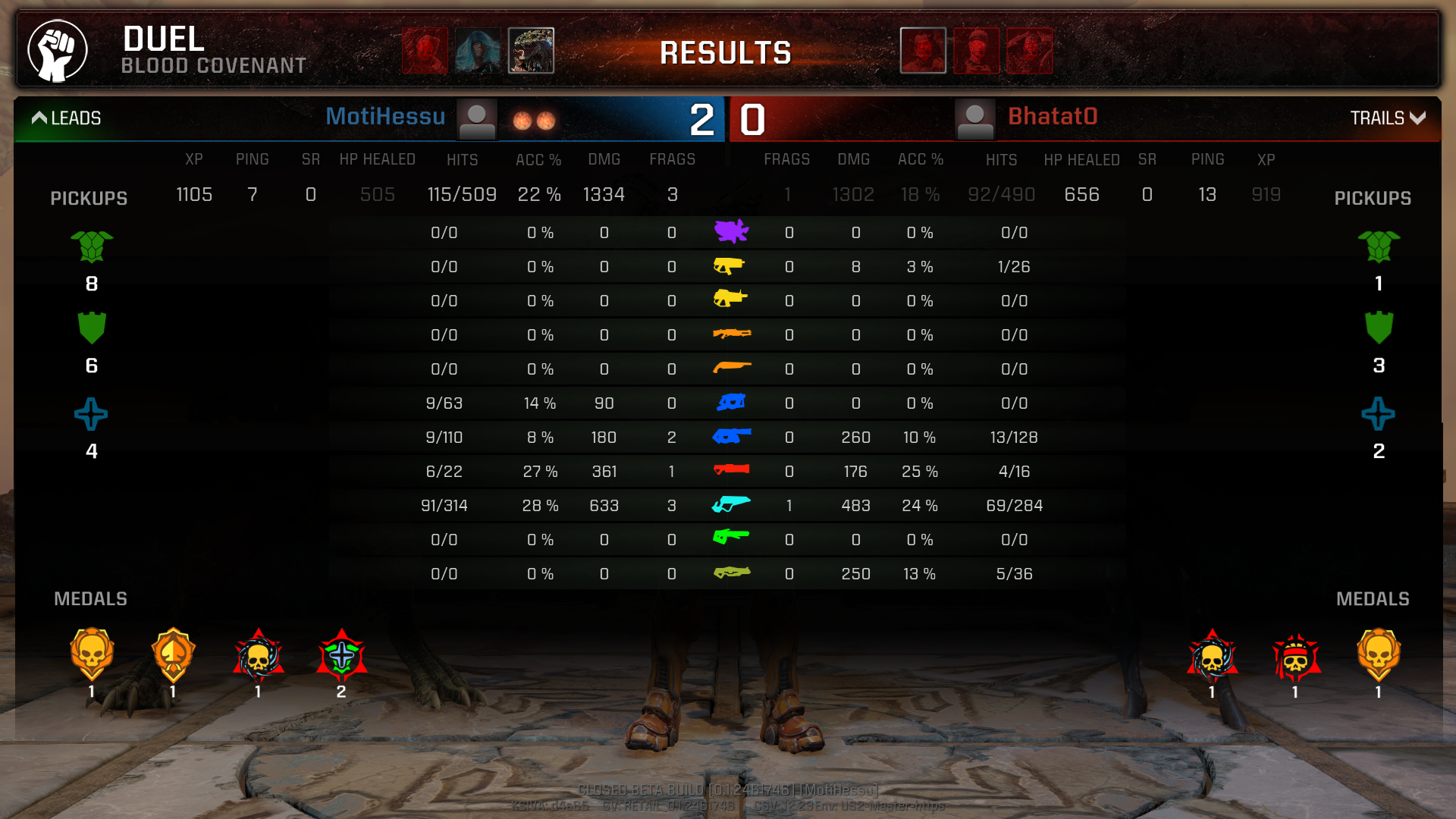Image resolution: width=1456 pixels, height=819 pixels.
Task: Select the red rocket launcher weapon icon
Action: [731, 470]
